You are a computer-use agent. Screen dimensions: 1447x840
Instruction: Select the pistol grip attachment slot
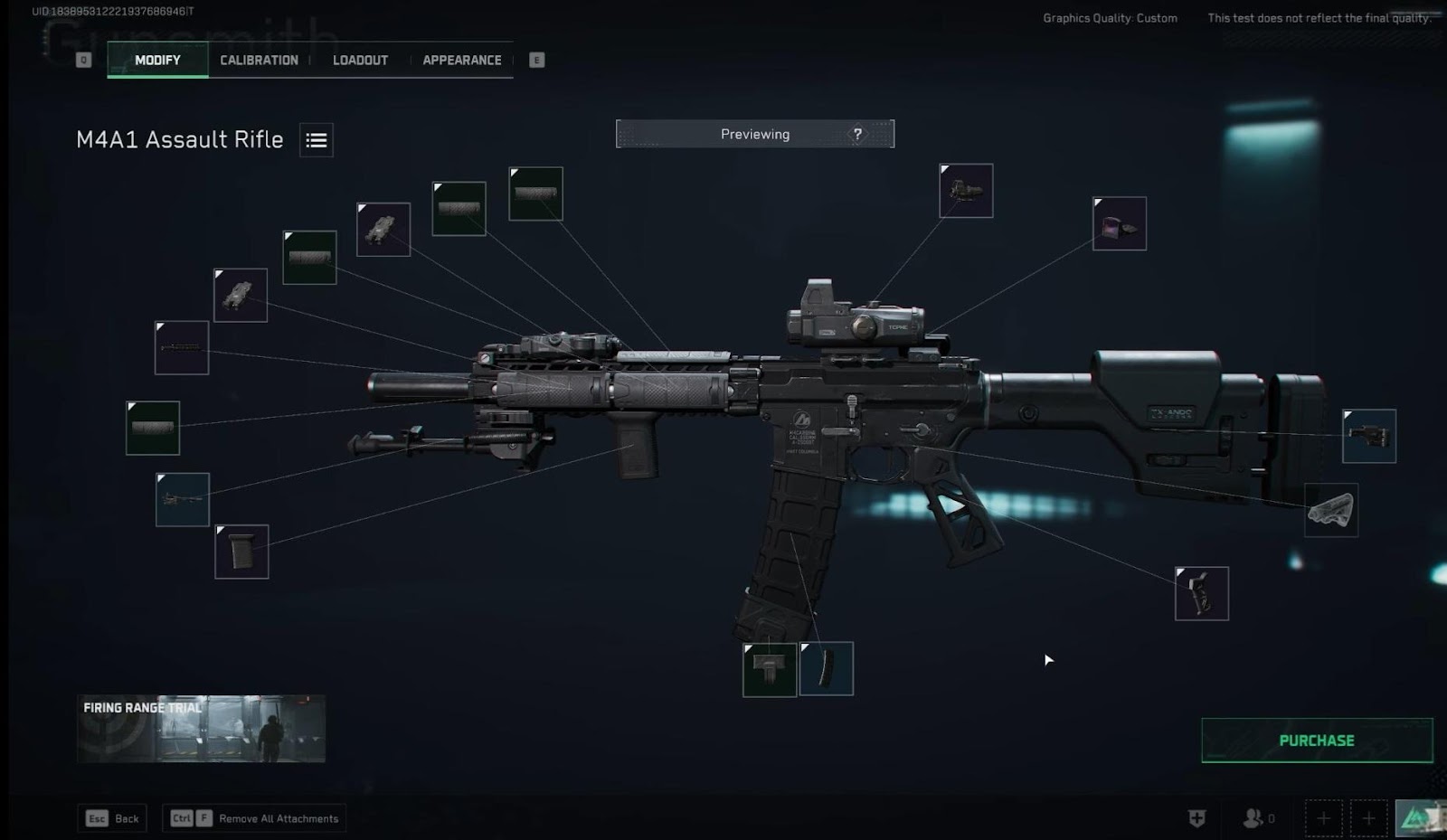(1201, 594)
